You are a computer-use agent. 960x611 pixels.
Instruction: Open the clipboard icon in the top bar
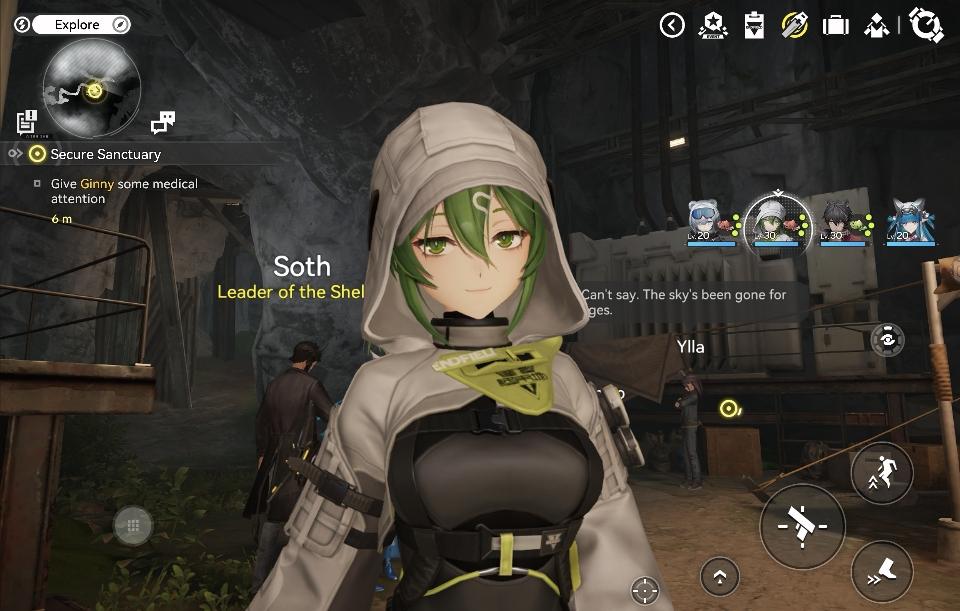tap(754, 25)
